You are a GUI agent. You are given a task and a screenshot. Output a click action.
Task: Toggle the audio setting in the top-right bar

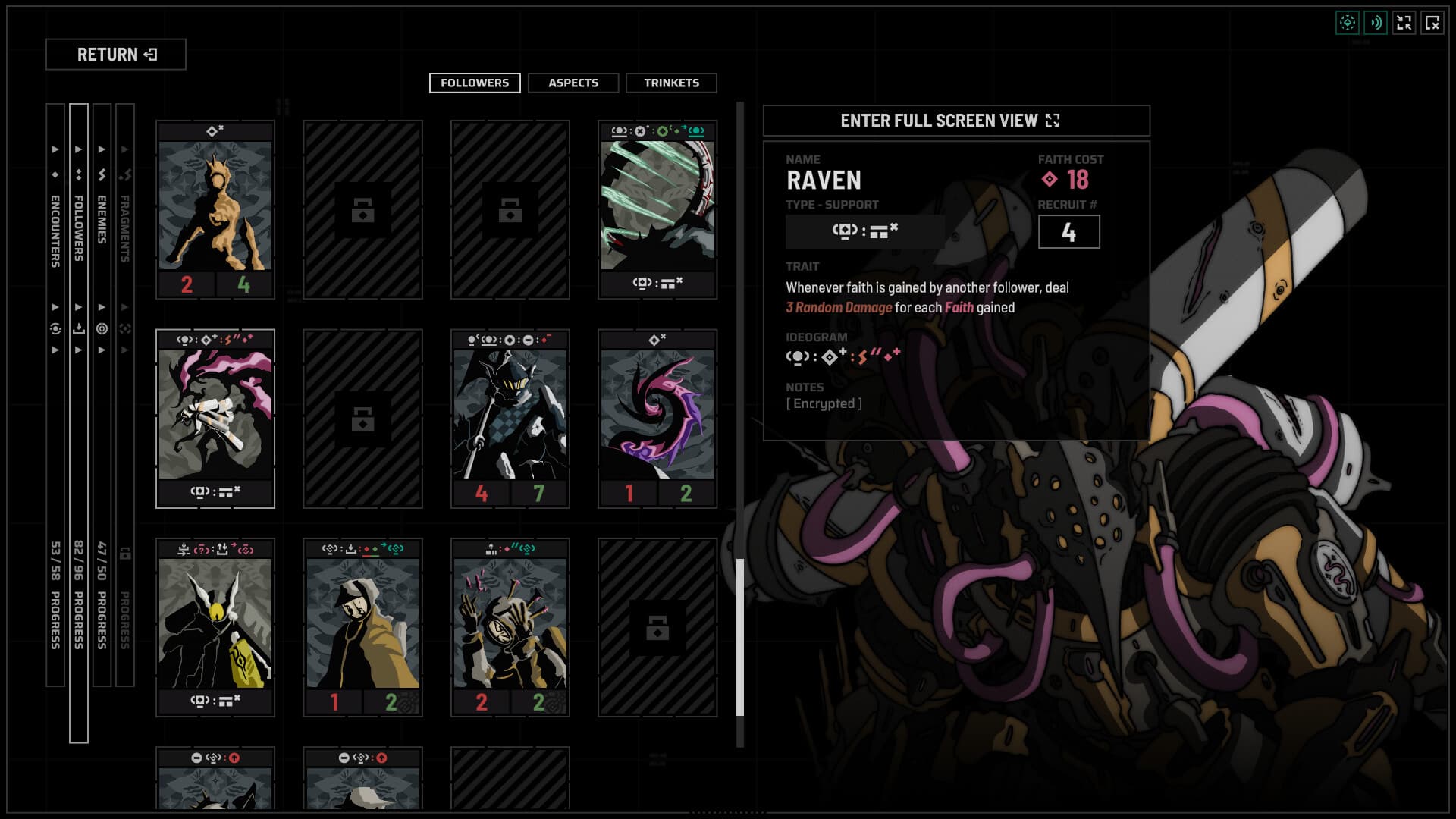pos(1376,24)
